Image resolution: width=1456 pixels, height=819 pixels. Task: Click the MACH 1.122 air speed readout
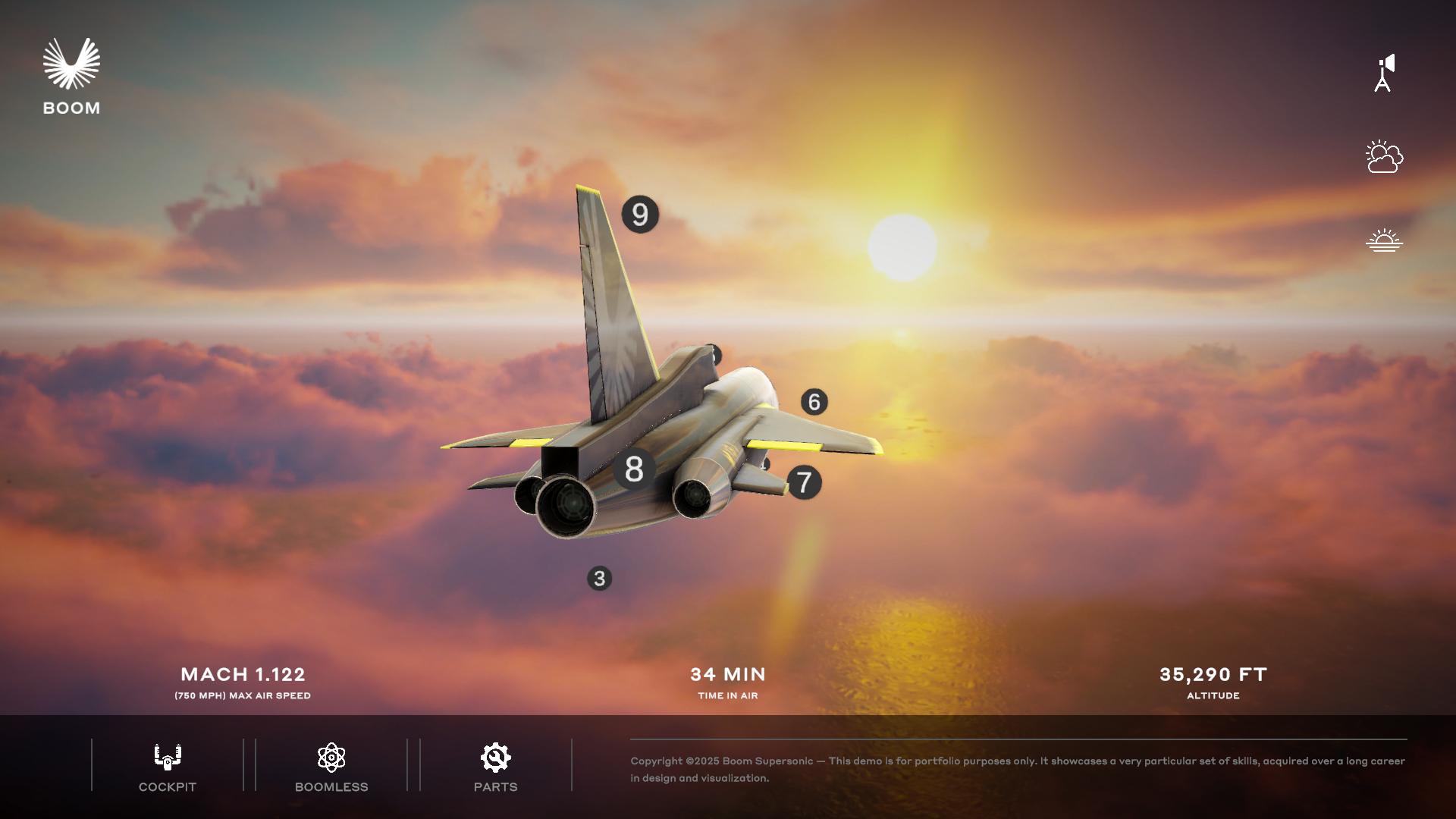[x=243, y=674]
